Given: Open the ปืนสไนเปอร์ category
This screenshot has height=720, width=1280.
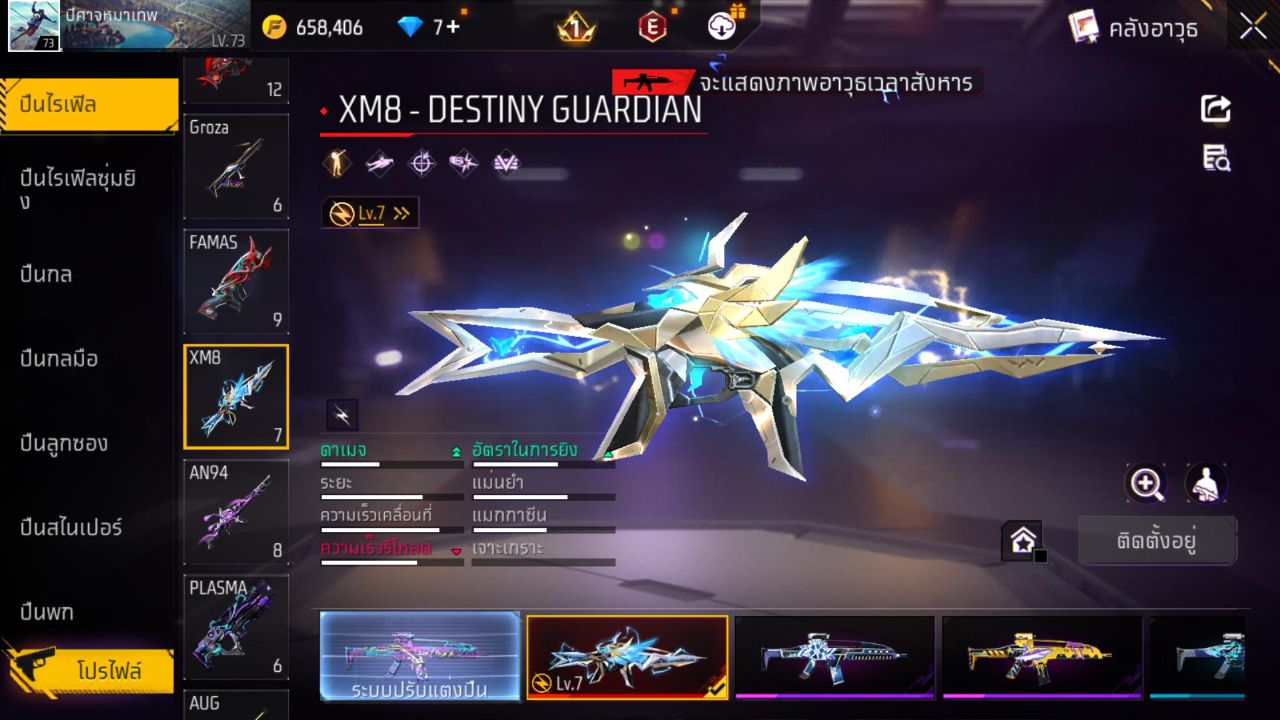Looking at the screenshot, I should pos(72,527).
